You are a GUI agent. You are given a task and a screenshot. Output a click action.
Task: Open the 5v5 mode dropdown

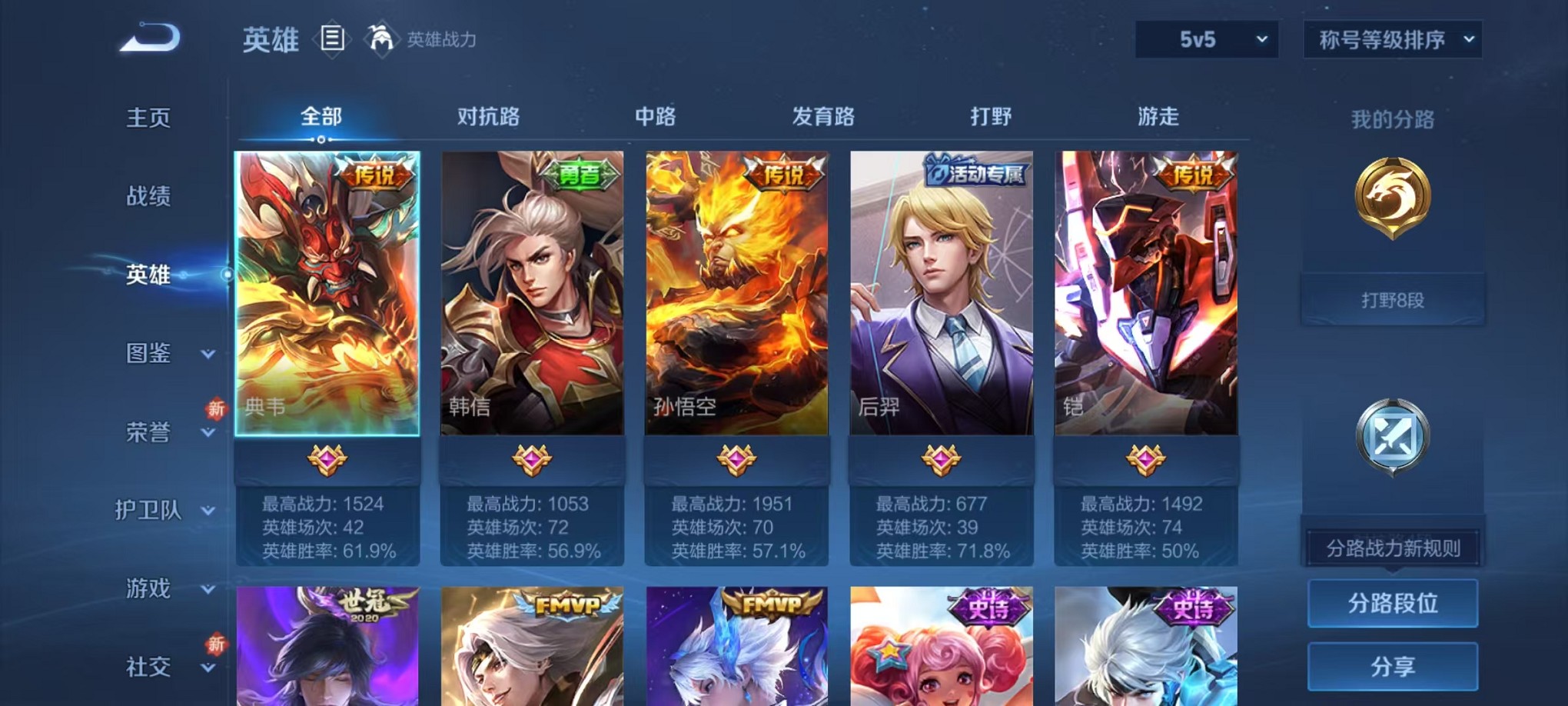pos(1206,38)
